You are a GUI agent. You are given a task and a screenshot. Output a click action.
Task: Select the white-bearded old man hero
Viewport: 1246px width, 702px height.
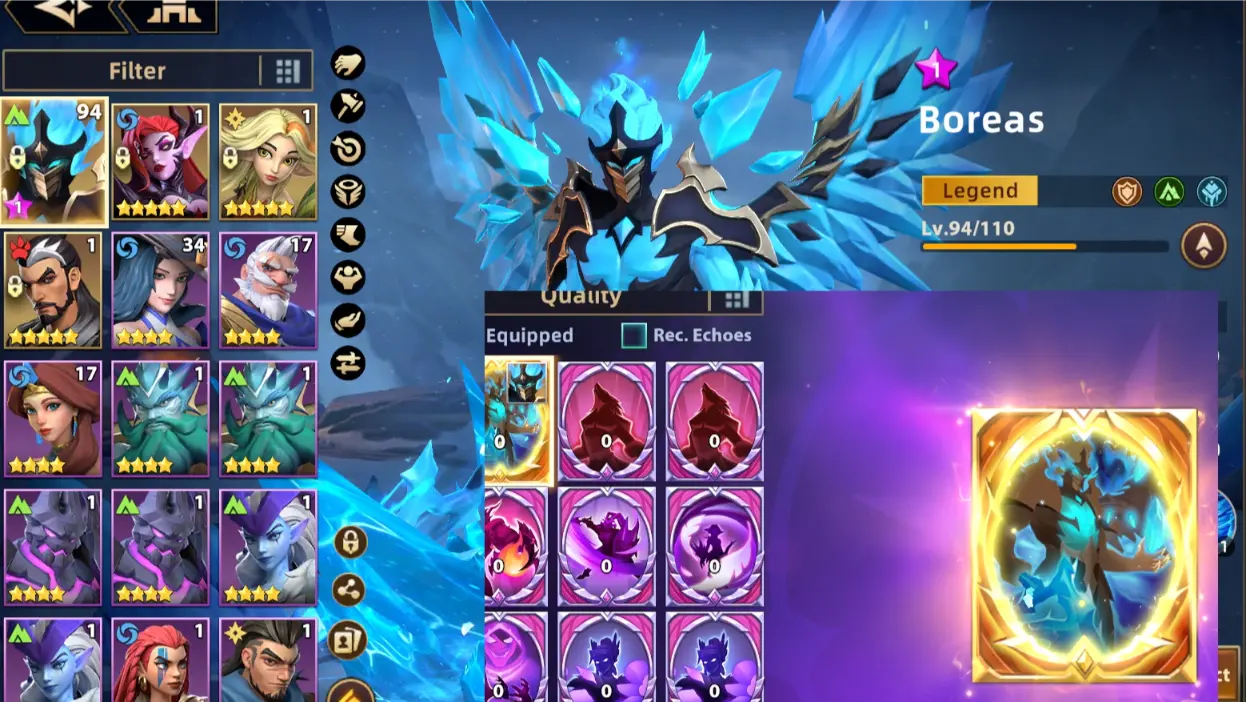click(268, 290)
